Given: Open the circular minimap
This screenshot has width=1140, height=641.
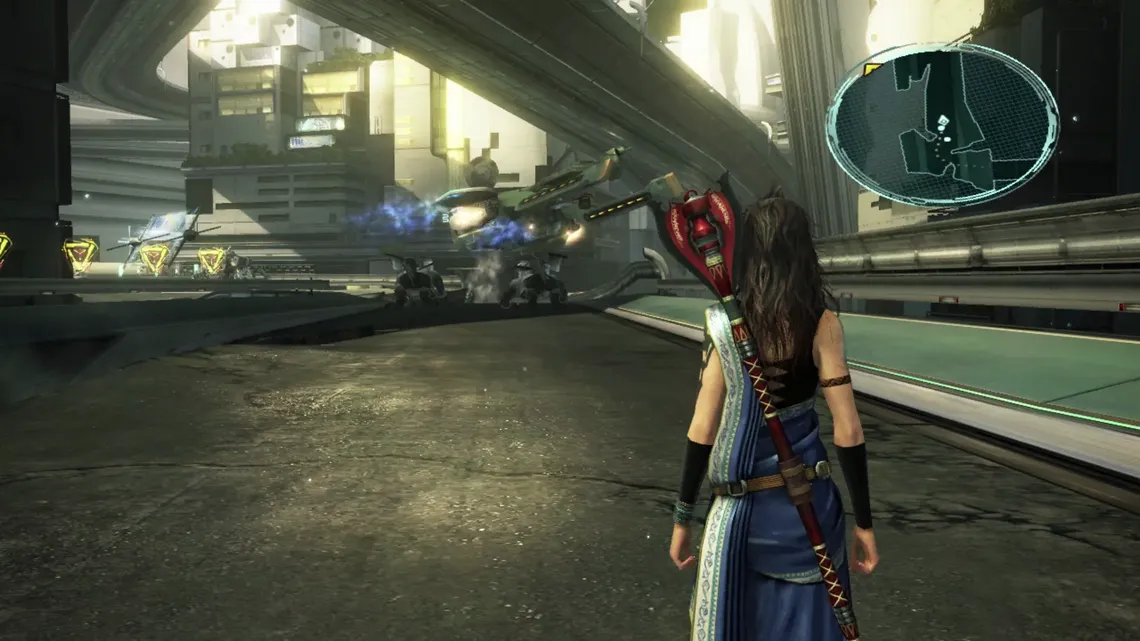Looking at the screenshot, I should pos(941,125).
